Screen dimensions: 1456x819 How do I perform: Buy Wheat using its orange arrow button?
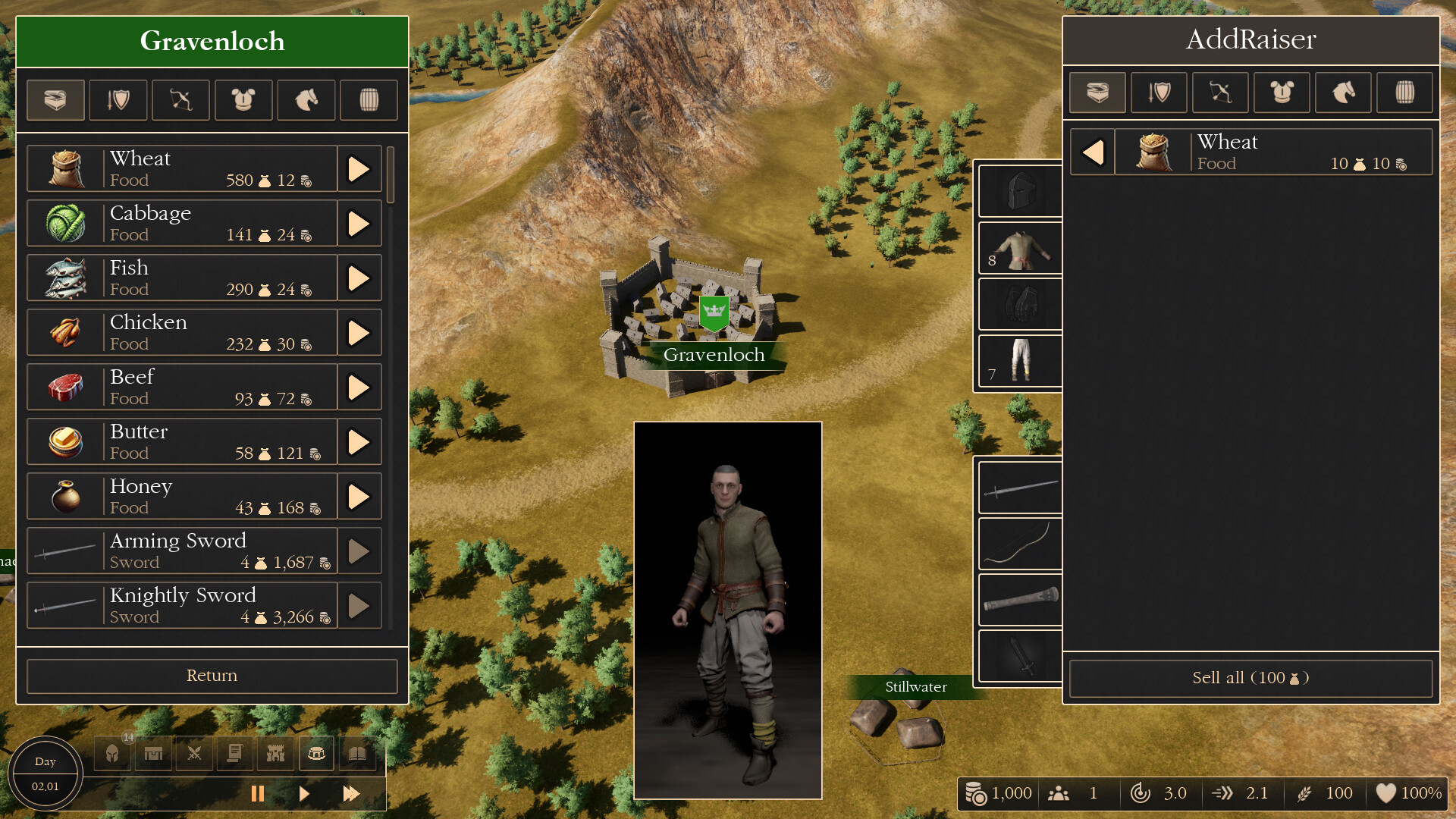(x=359, y=168)
